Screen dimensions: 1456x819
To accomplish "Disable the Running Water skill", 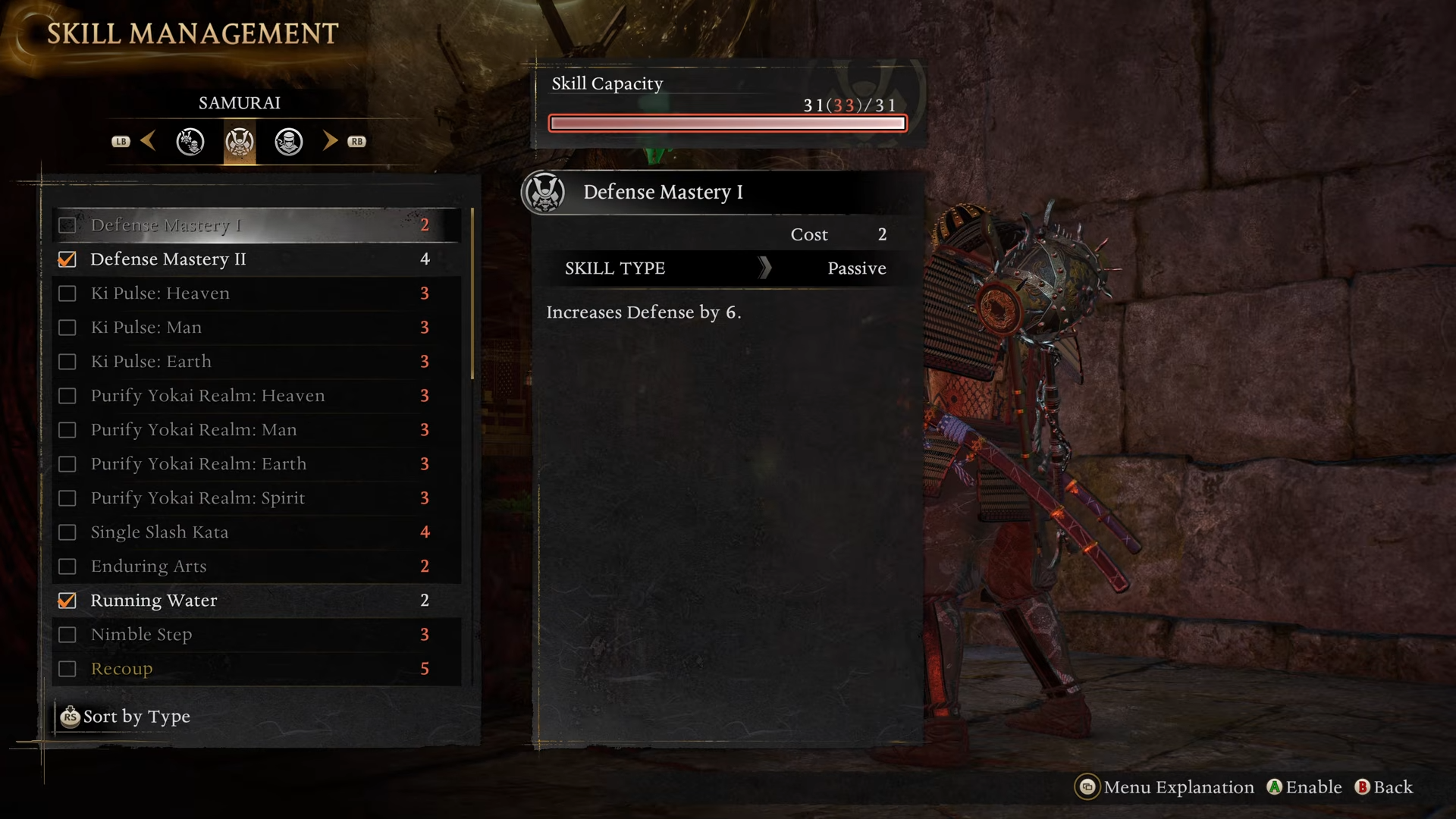I will point(67,601).
